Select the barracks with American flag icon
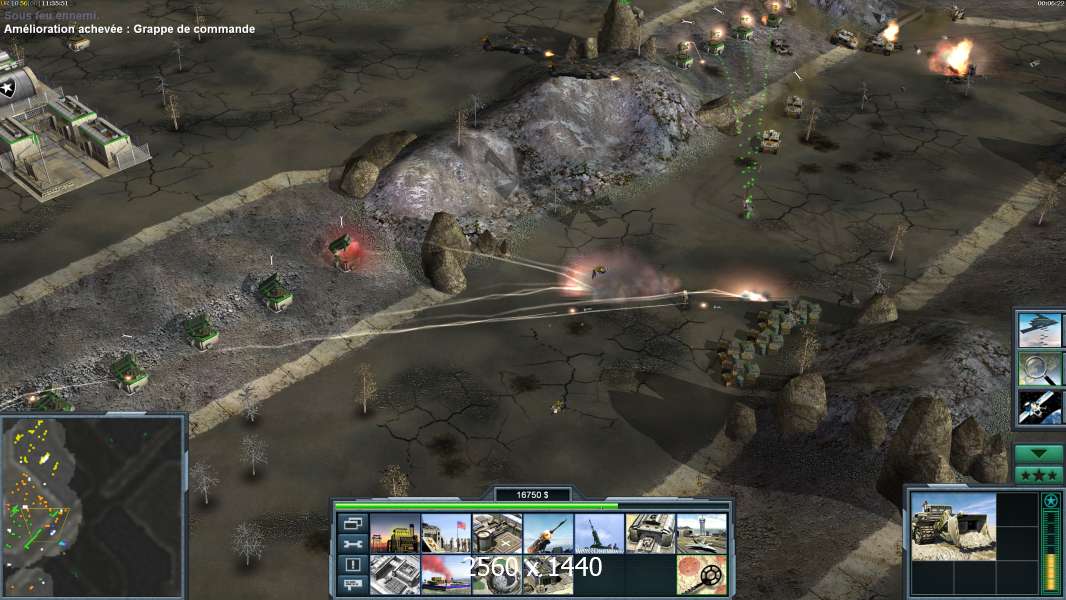This screenshot has width=1066, height=600. pos(445,534)
